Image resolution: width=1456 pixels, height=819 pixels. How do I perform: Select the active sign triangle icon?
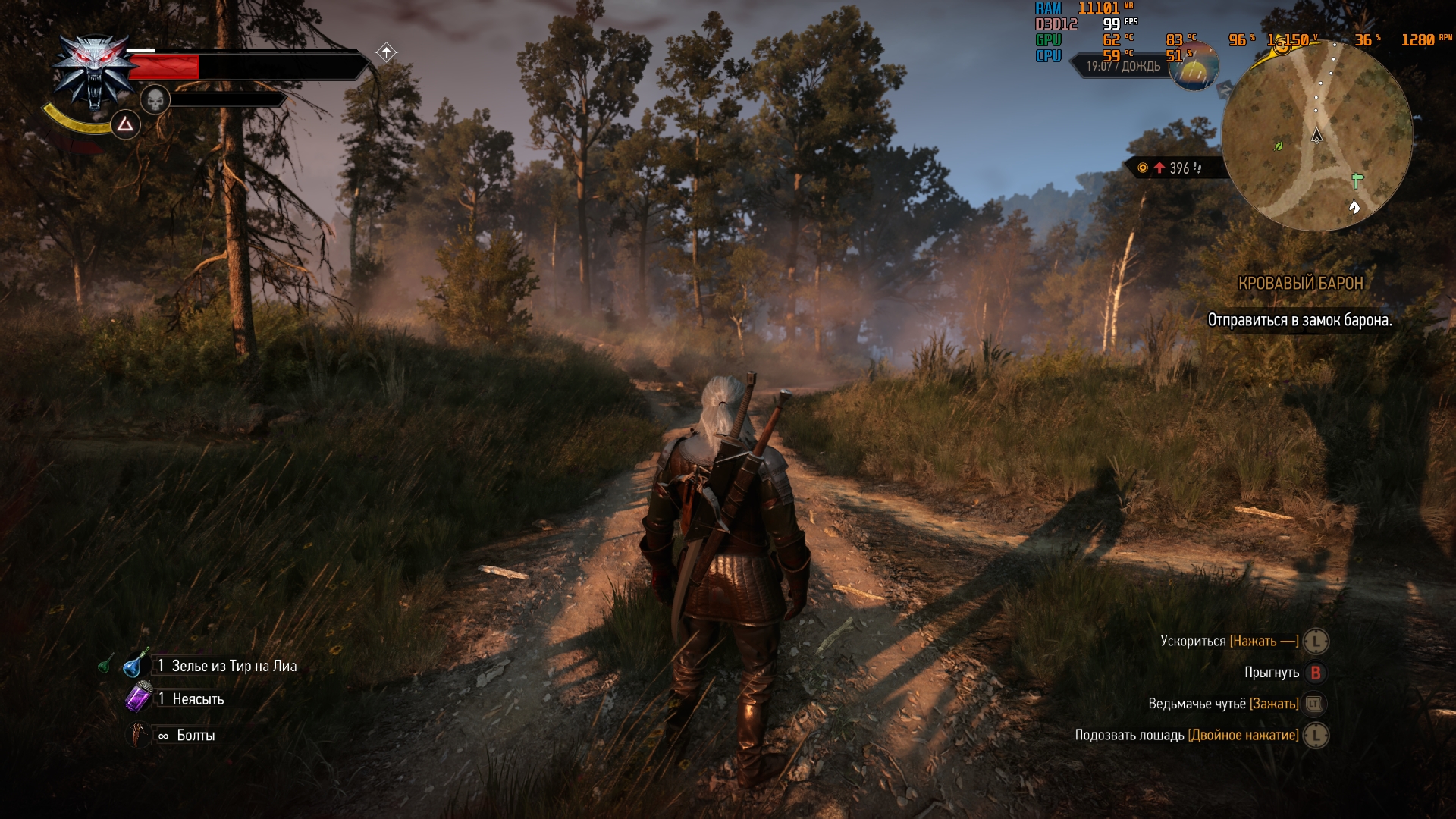pos(126,124)
